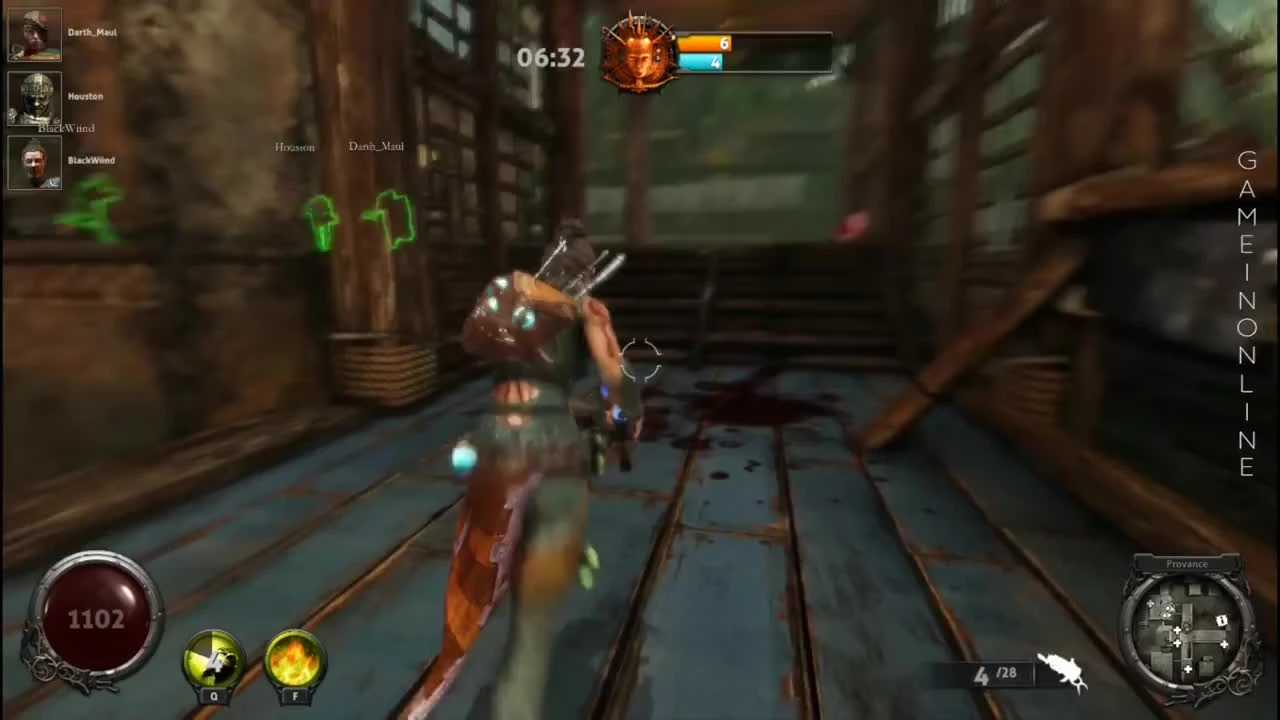Viewport: 1280px width, 720px height.
Task: Open the match scoreboard via the score panel
Action: tap(755, 50)
